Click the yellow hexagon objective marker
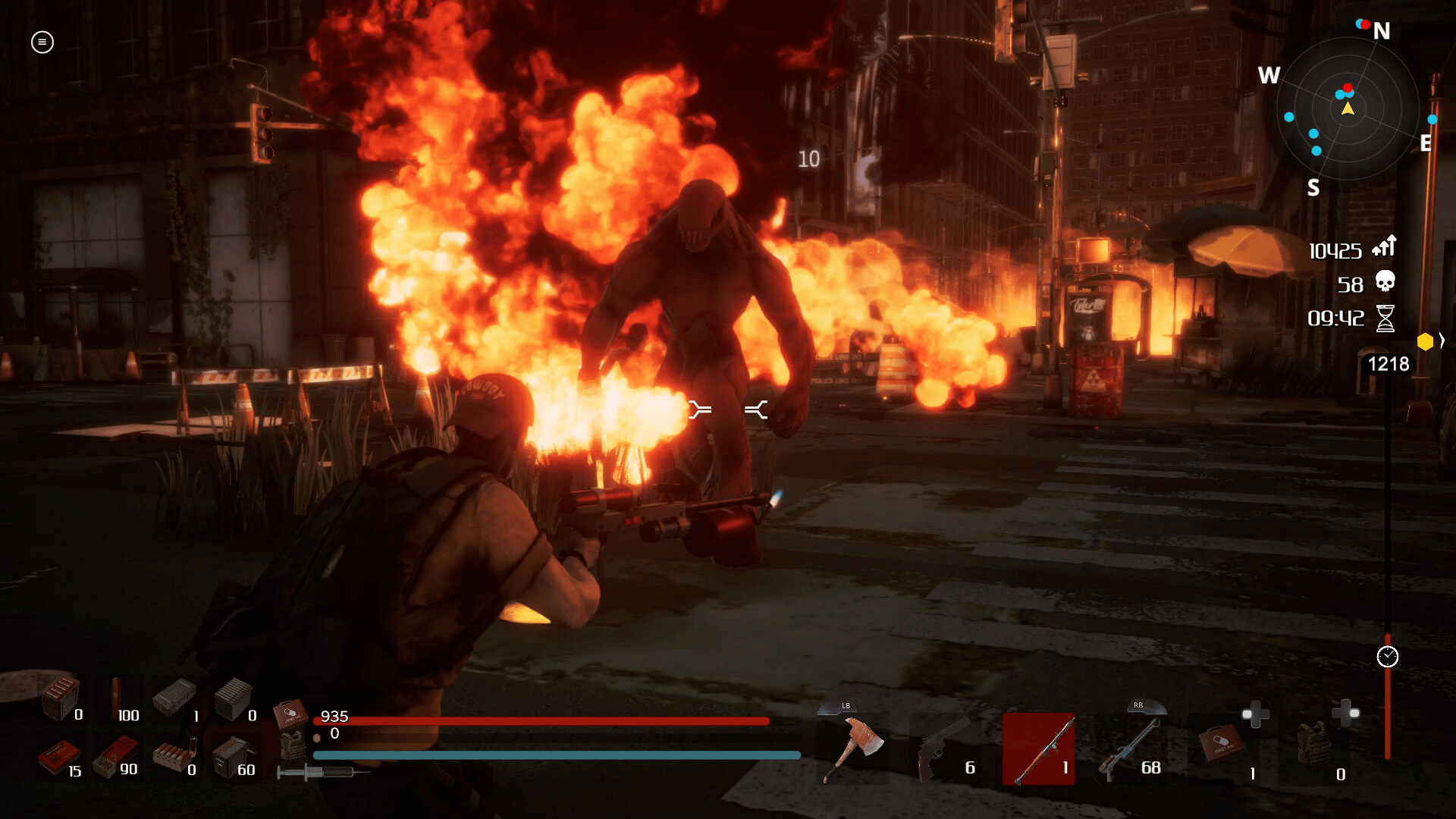Image resolution: width=1456 pixels, height=819 pixels. tap(1425, 342)
